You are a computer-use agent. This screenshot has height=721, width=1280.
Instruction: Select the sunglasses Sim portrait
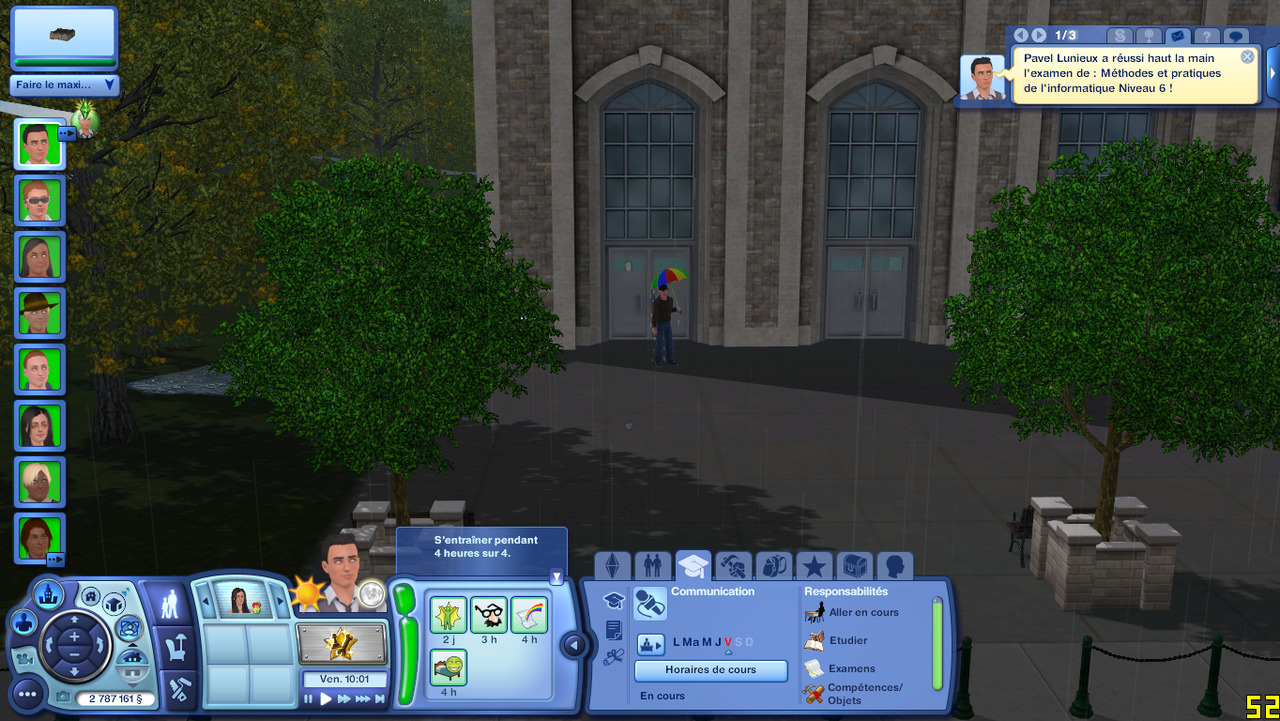tap(40, 200)
